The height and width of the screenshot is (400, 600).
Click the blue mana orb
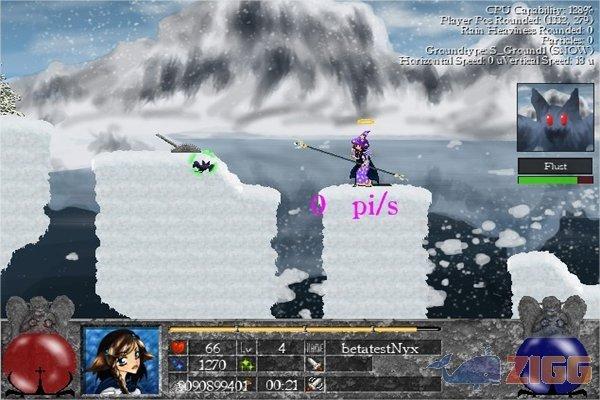(551, 364)
